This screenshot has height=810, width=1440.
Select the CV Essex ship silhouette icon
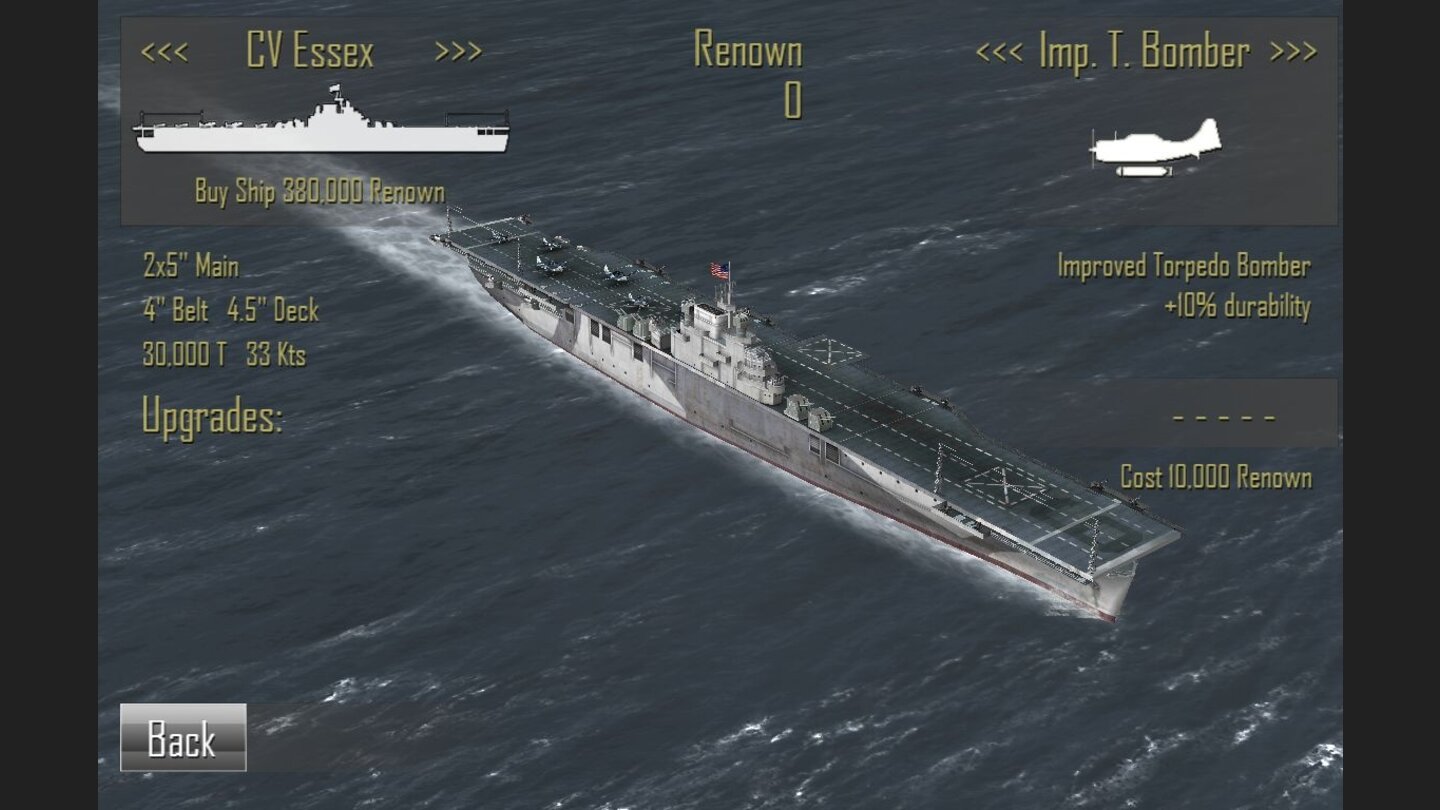click(320, 130)
